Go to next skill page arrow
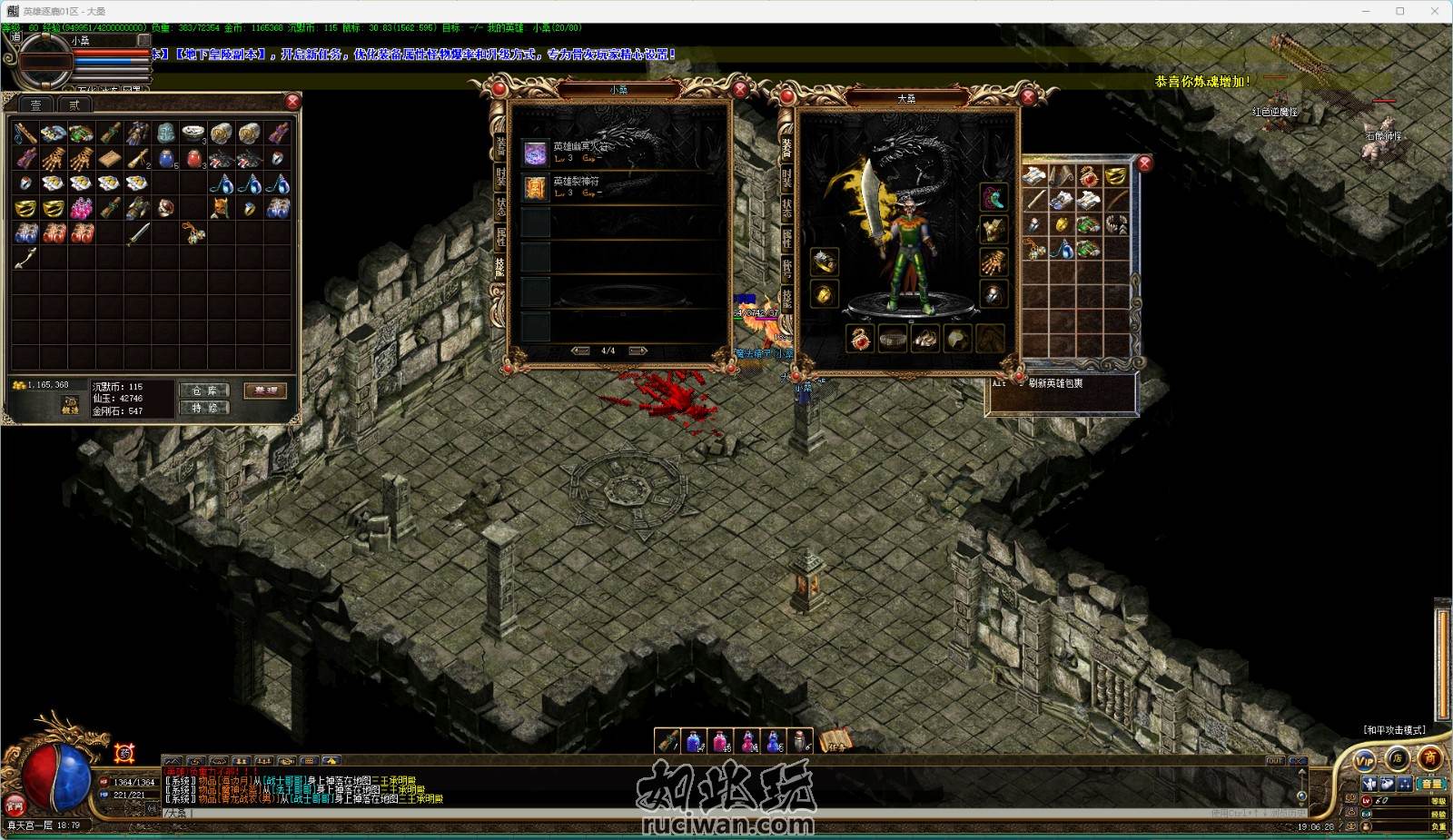Image resolution: width=1453 pixels, height=840 pixels. pos(638,351)
